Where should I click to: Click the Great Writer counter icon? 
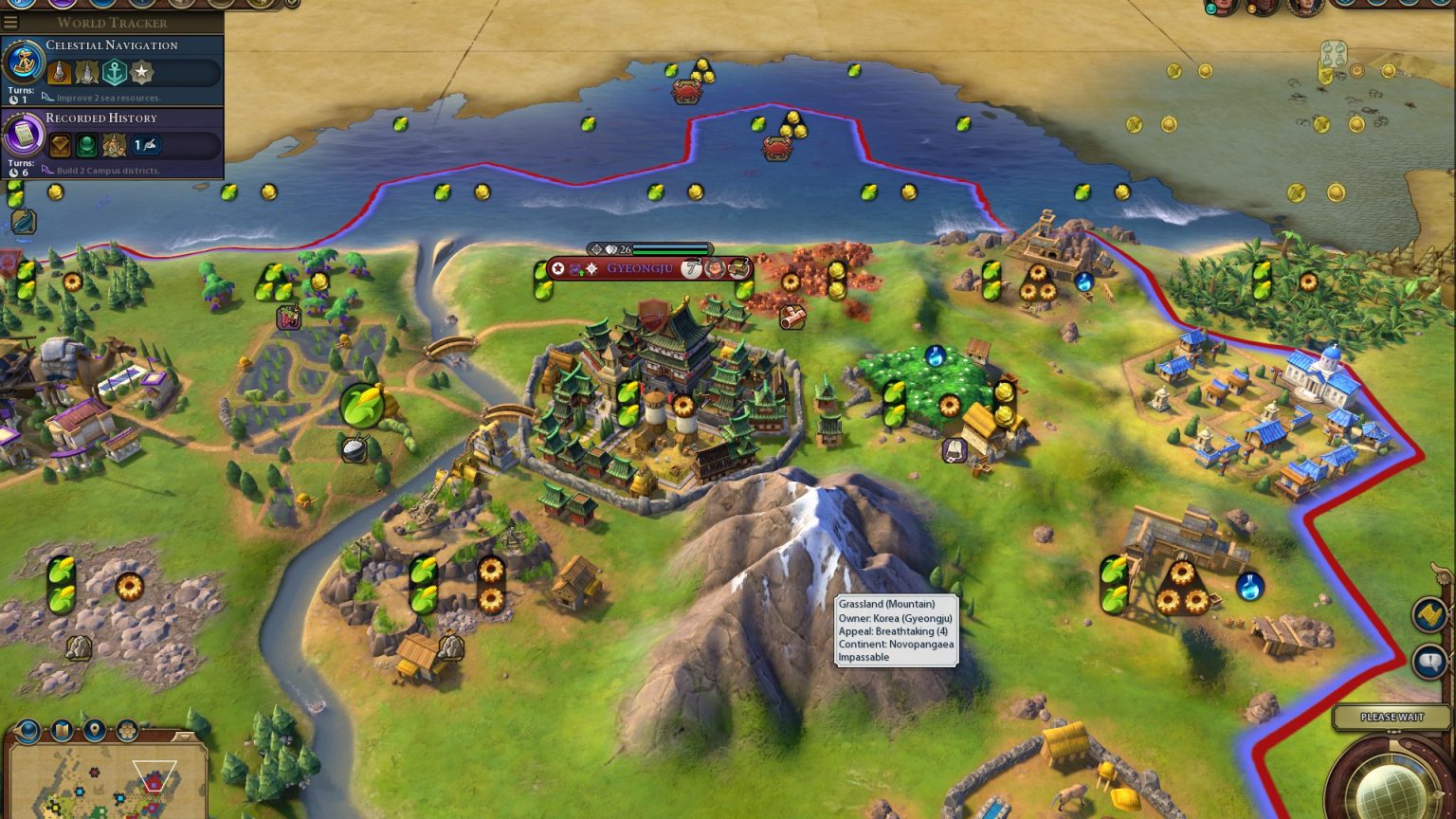[145, 145]
